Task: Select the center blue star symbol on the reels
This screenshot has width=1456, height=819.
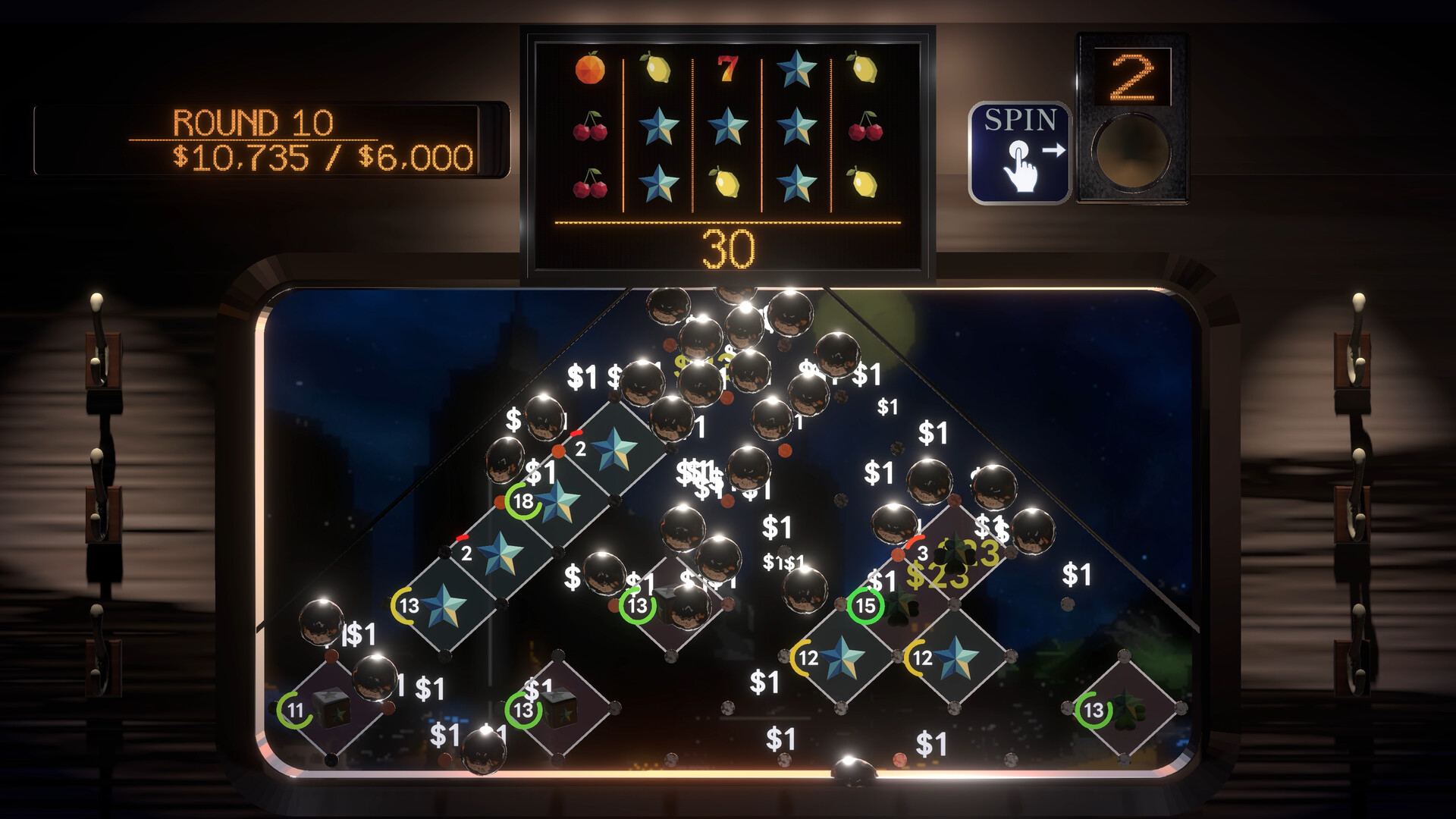Action: click(x=728, y=125)
